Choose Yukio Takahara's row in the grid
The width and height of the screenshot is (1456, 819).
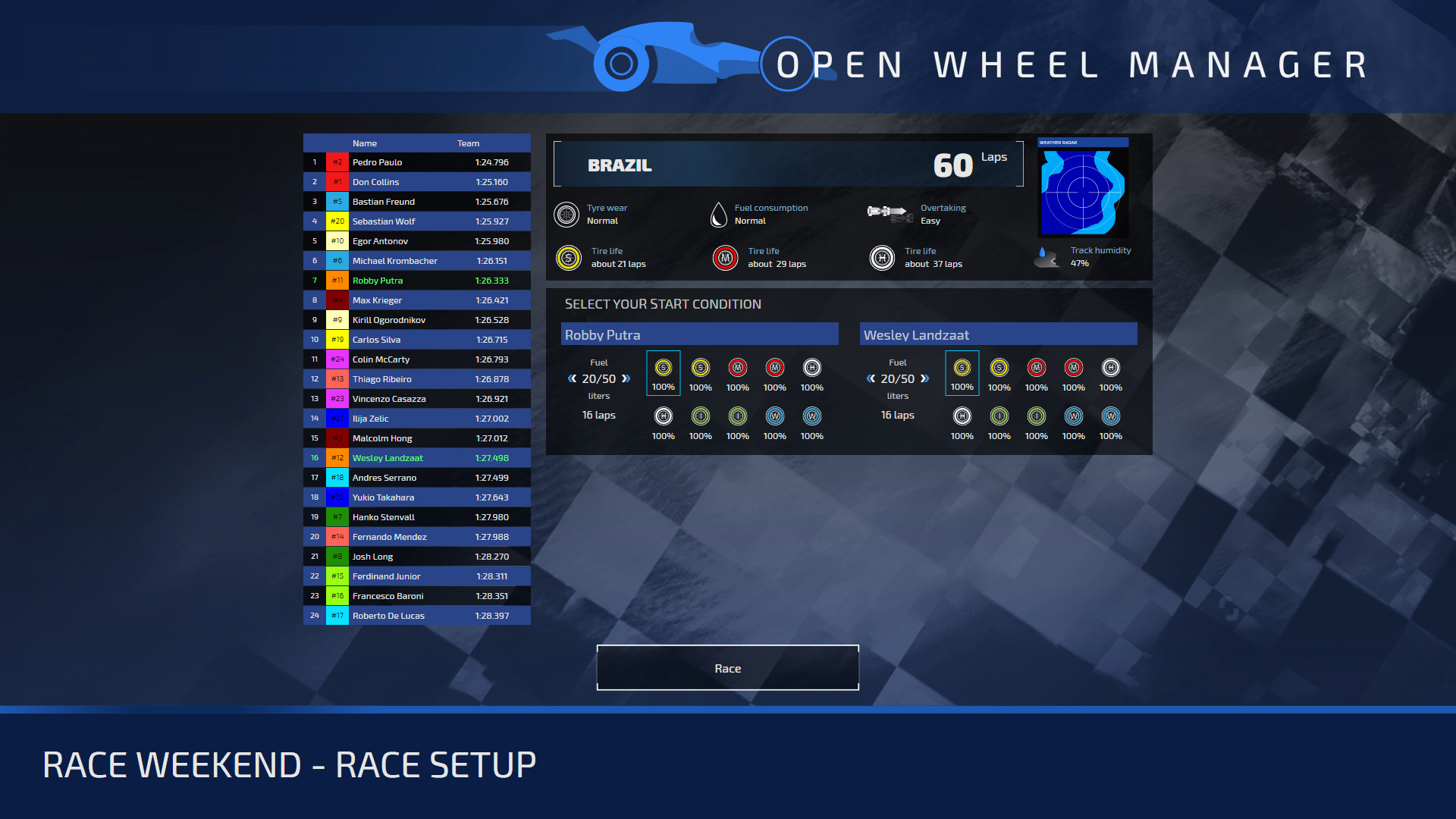tap(417, 497)
